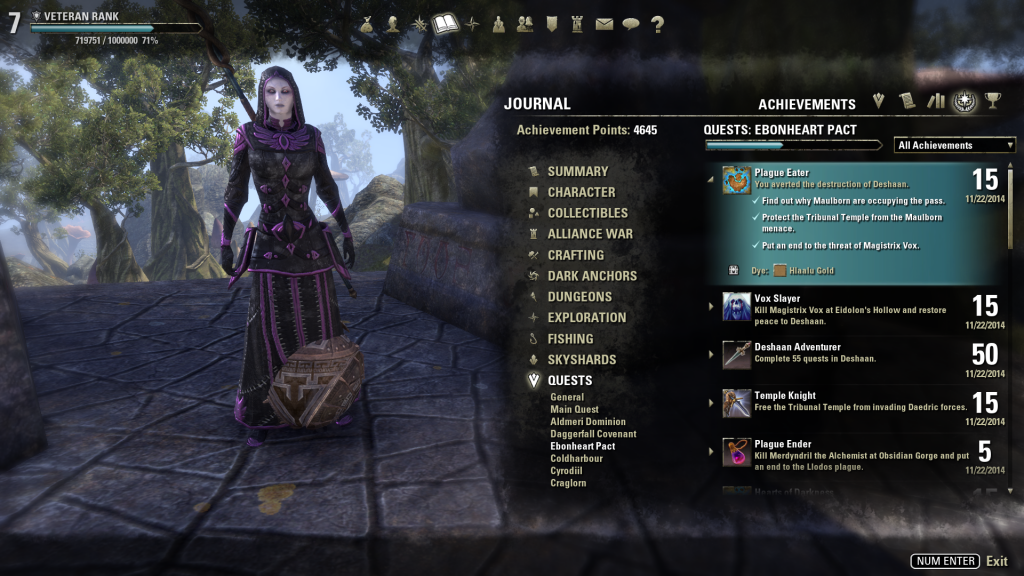
Task: Select the Dark Anchors category
Action: (x=591, y=276)
